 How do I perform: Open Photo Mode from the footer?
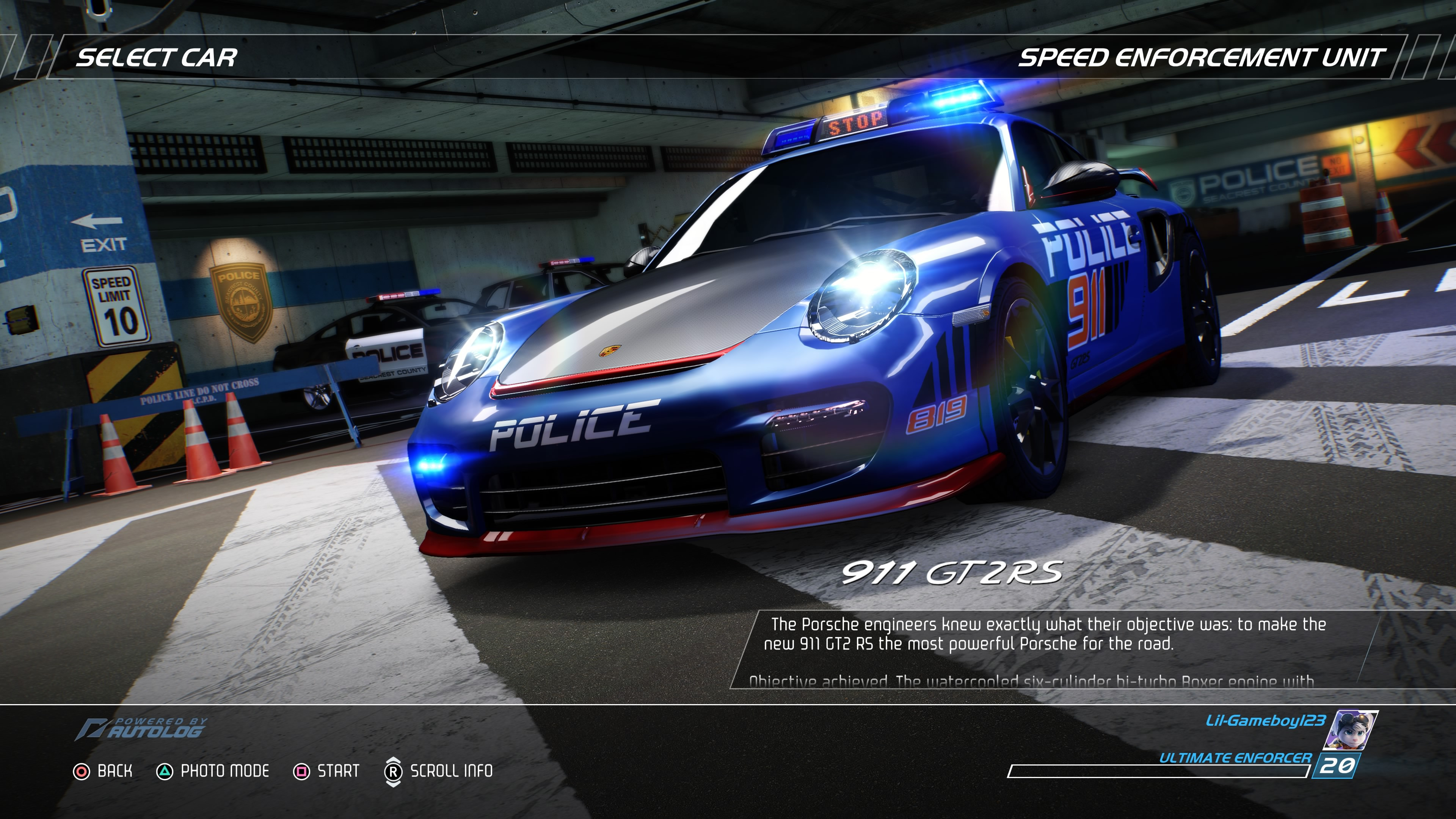click(x=213, y=771)
